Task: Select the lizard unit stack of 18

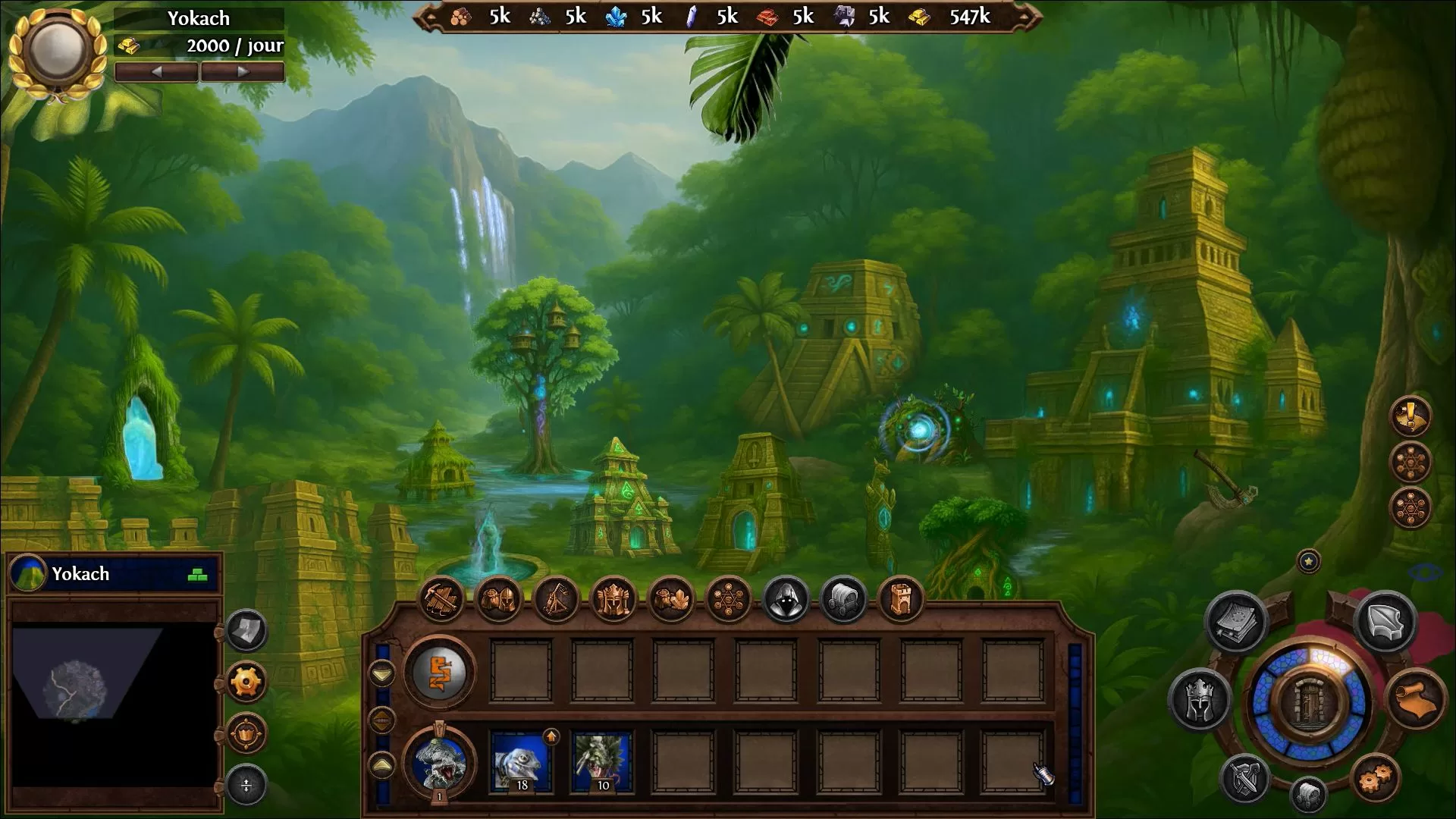Action: 522,761
